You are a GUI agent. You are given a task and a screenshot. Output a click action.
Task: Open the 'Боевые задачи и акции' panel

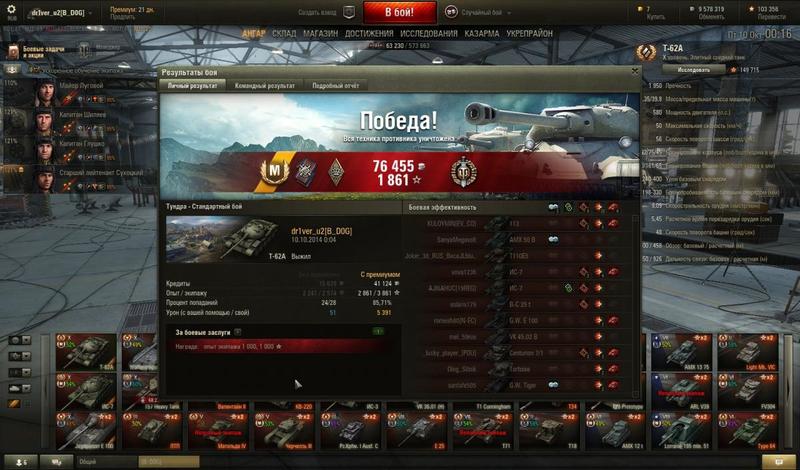[40, 53]
